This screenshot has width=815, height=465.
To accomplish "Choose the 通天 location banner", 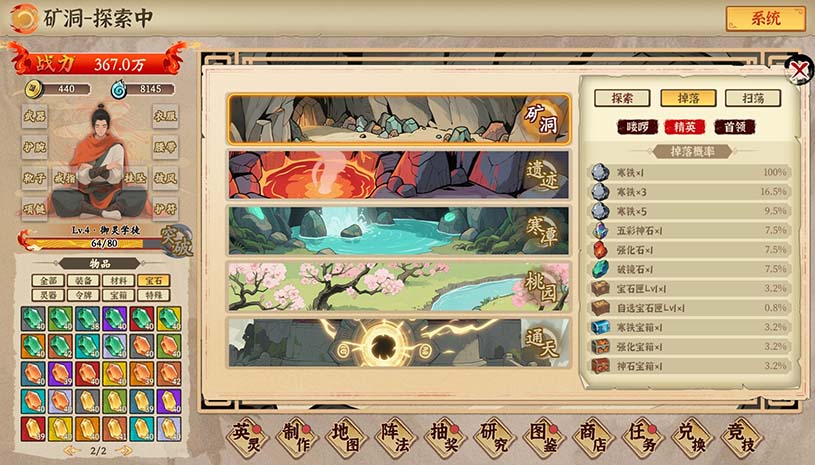I will tap(398, 341).
